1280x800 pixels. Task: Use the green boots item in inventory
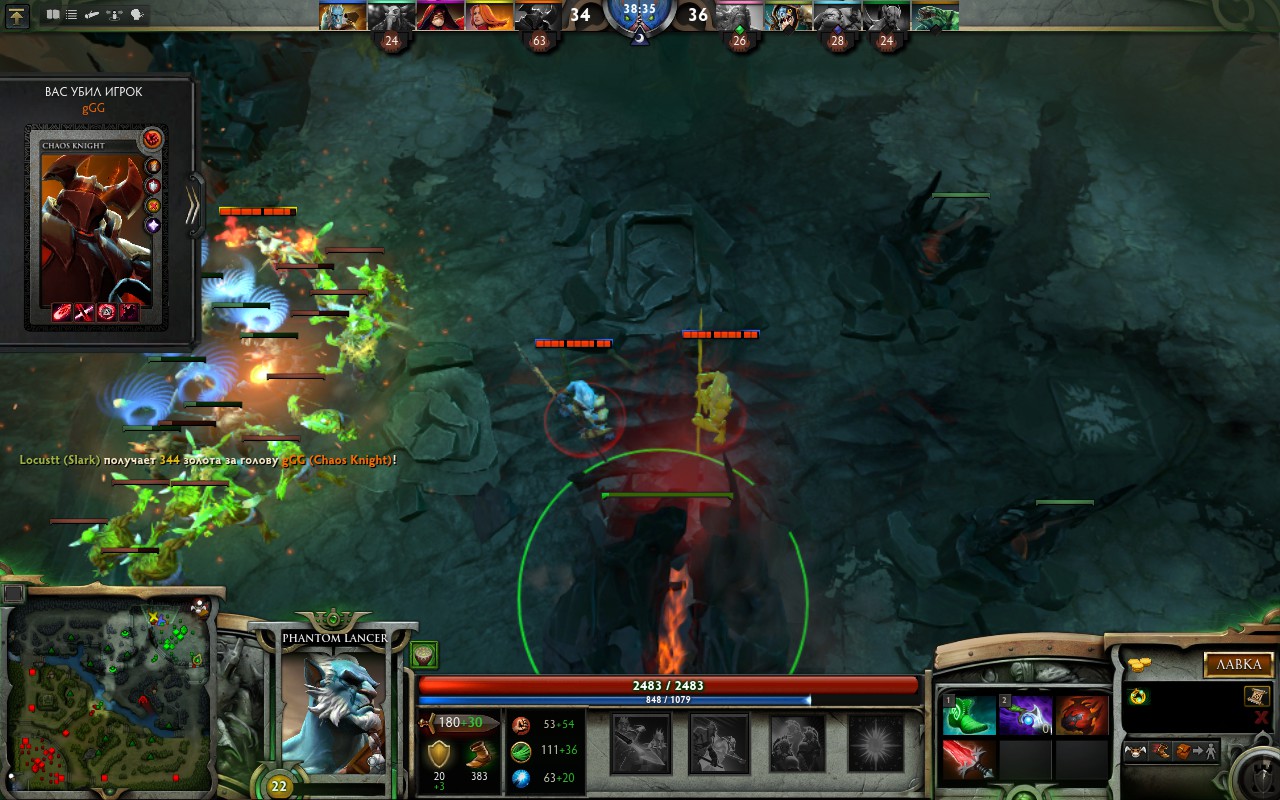pyautogui.click(x=969, y=715)
